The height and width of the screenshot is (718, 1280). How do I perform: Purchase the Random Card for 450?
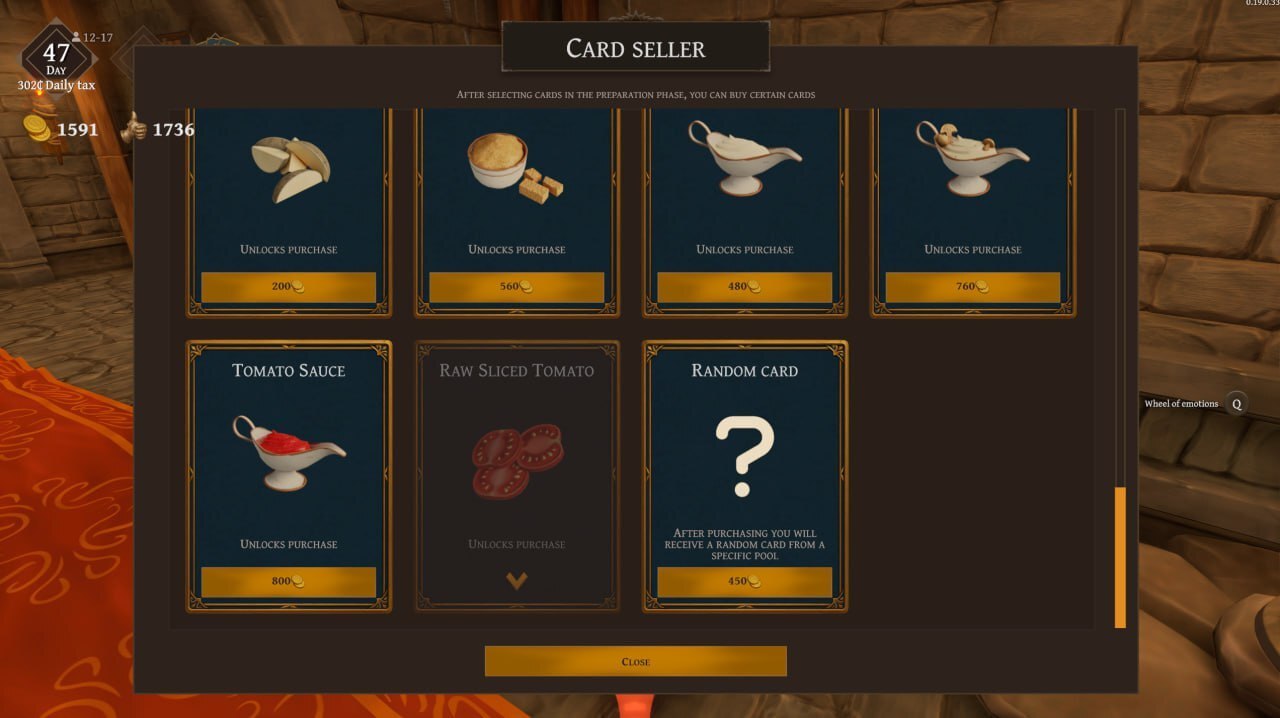point(744,582)
